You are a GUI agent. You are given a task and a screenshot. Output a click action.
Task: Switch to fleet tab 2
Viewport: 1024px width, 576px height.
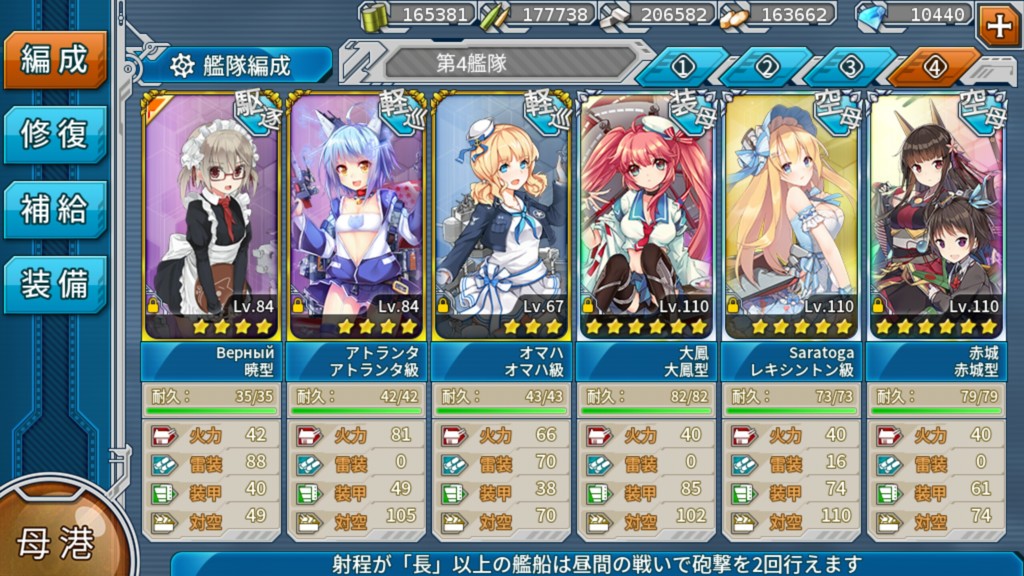tap(767, 67)
